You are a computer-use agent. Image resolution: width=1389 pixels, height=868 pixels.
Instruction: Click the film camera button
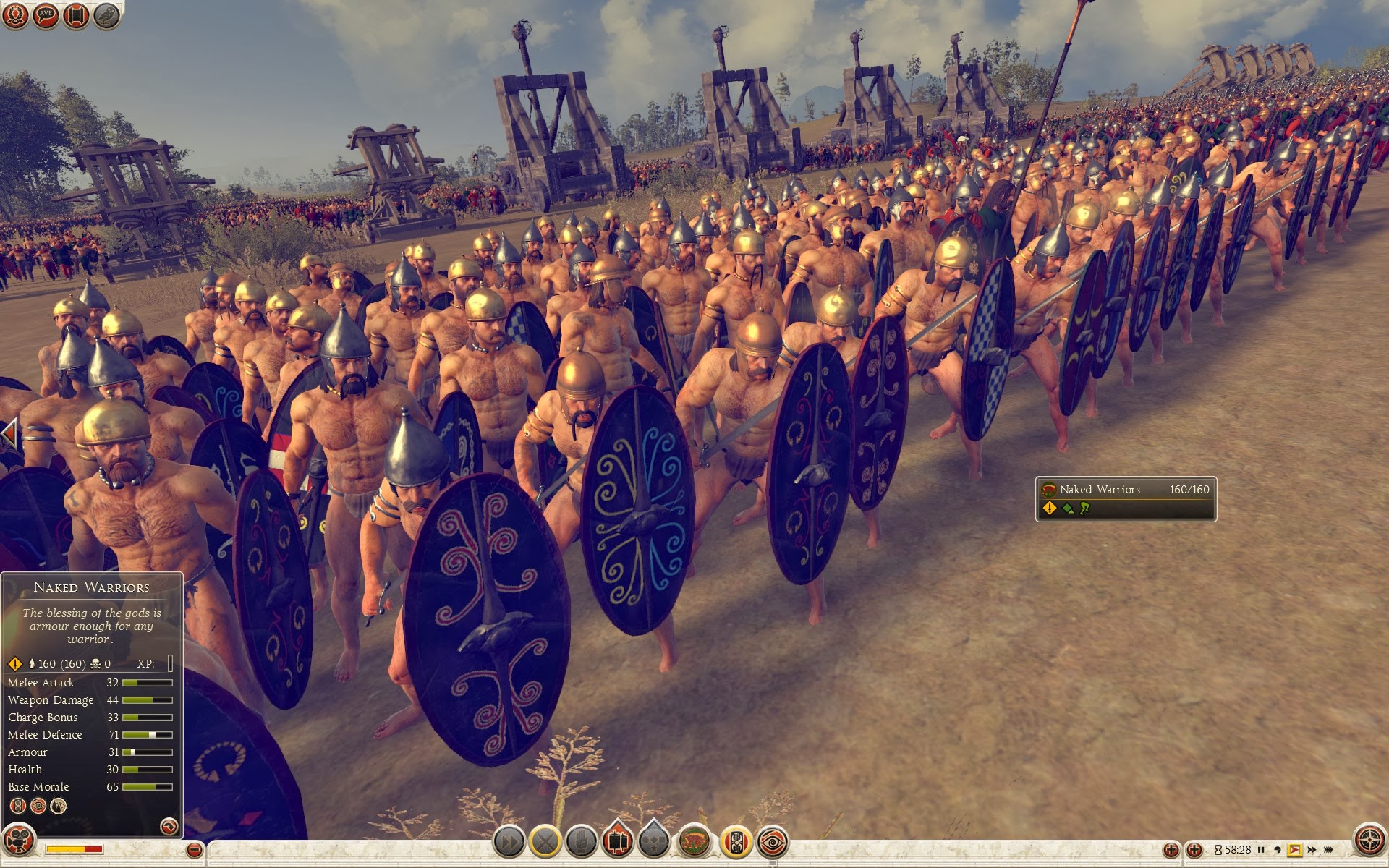pos(19,841)
